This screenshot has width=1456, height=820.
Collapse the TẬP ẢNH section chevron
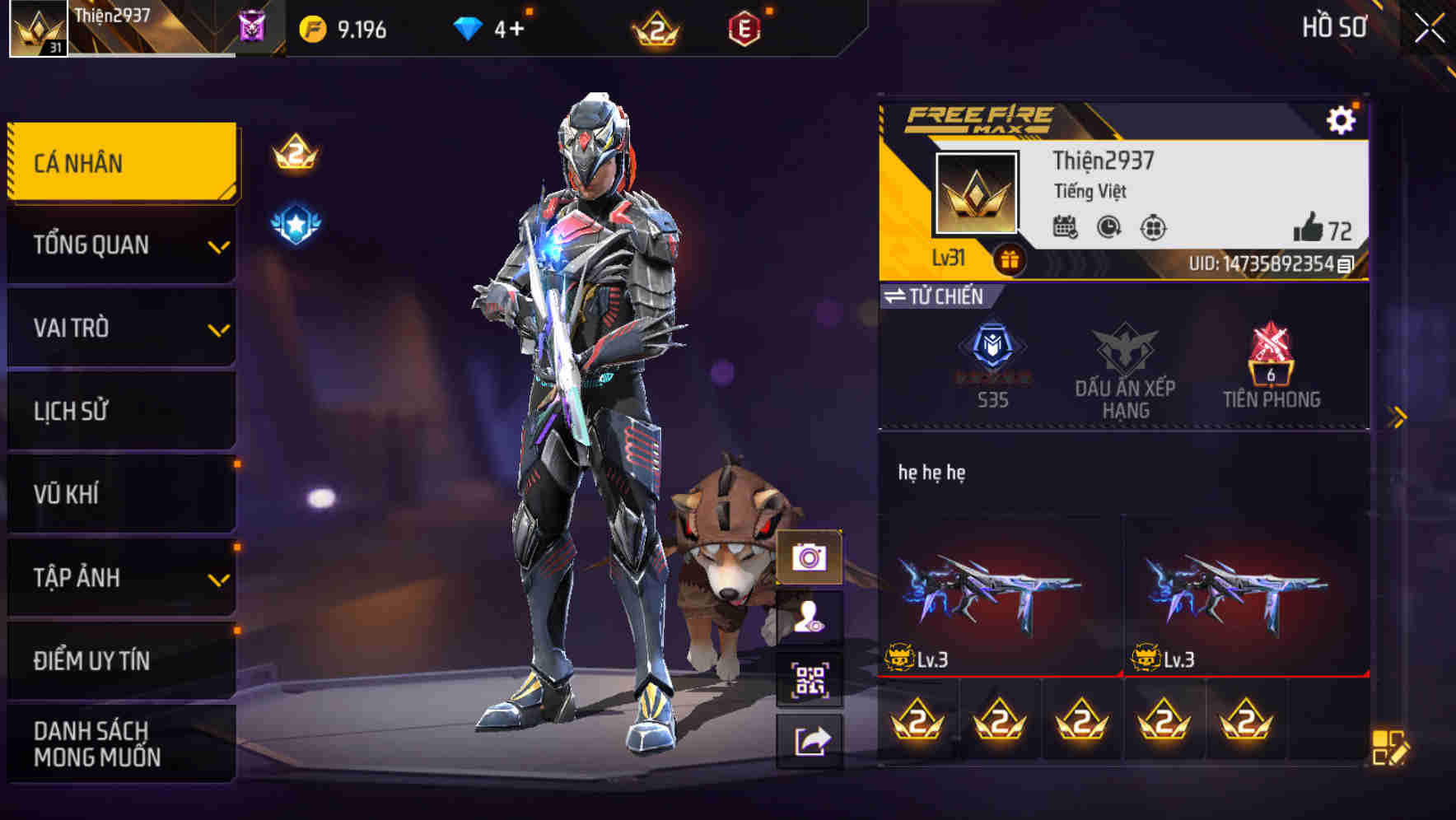pos(219,578)
